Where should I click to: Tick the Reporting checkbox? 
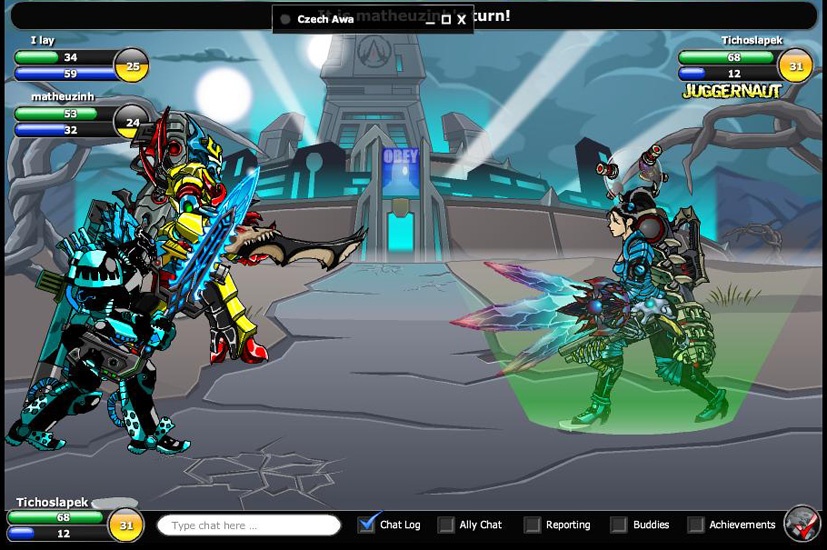point(532,524)
